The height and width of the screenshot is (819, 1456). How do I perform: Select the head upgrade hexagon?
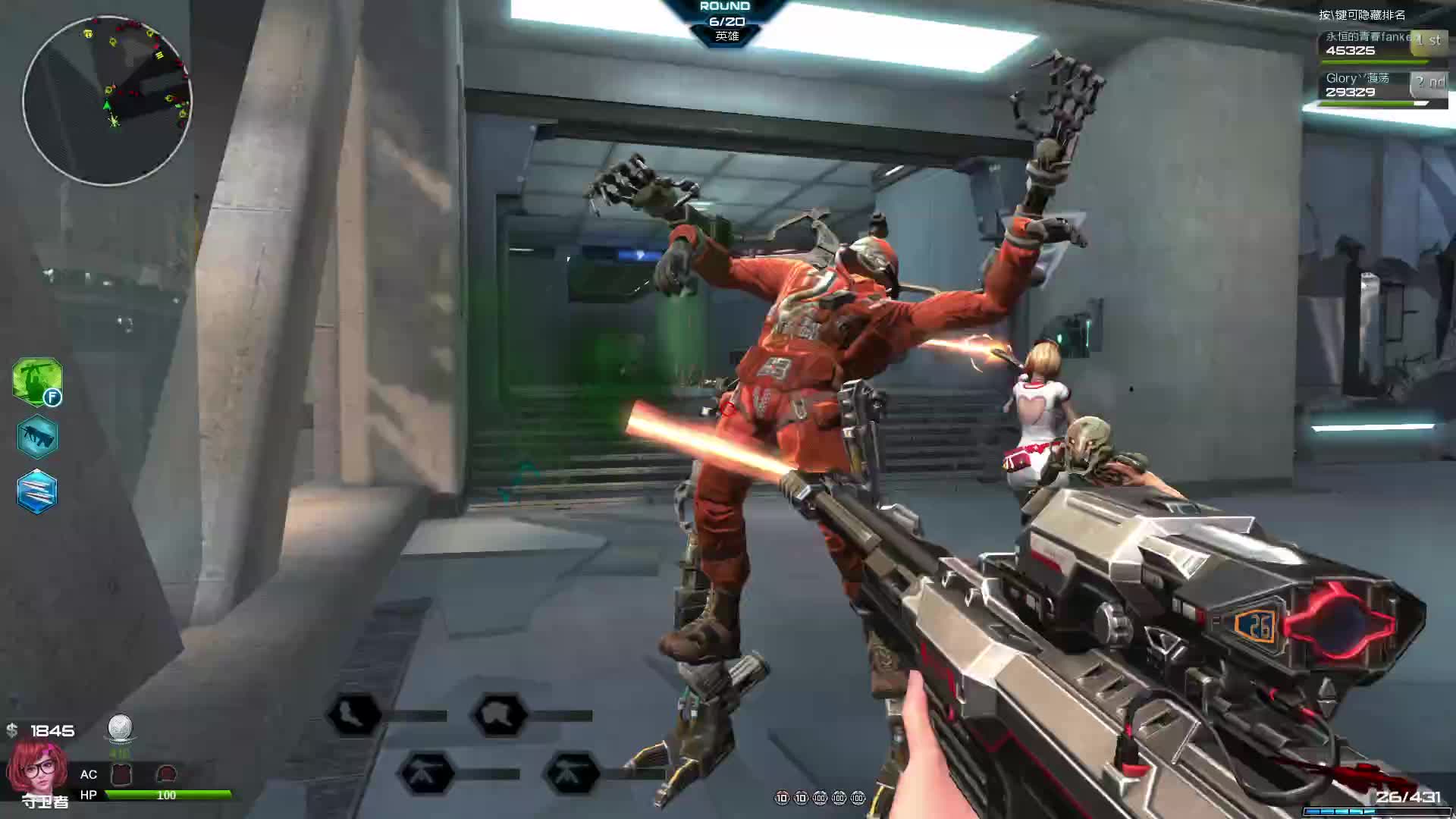pos(500,714)
